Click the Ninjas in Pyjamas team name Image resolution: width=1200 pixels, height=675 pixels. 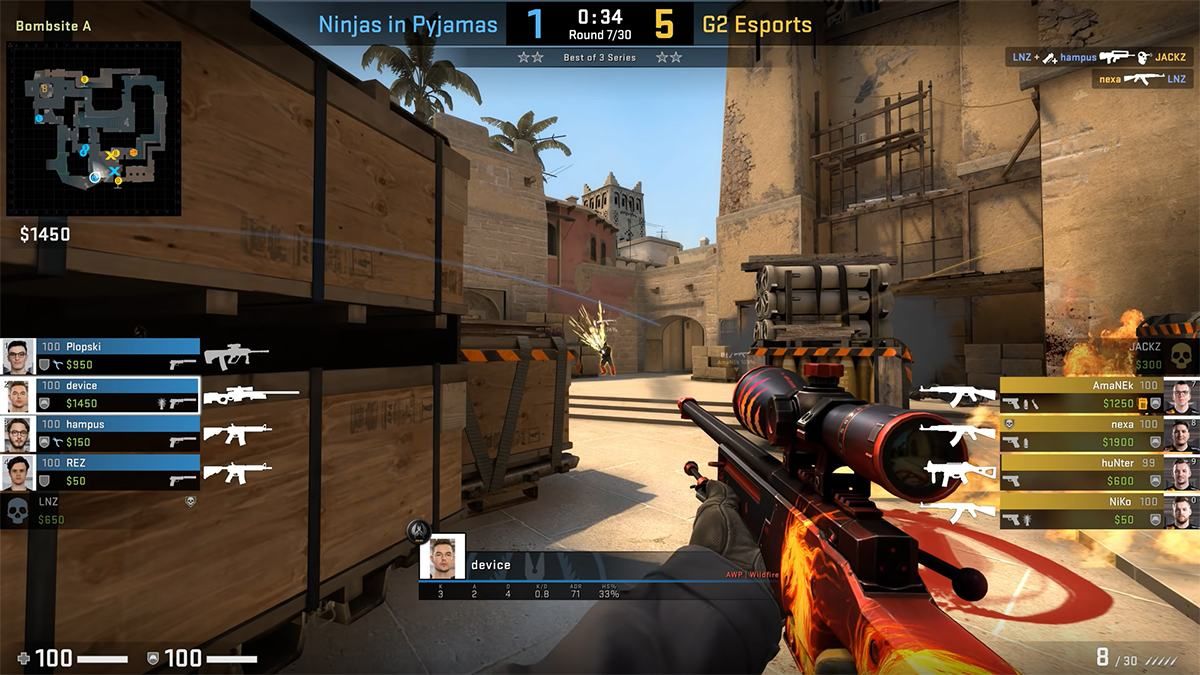pos(408,25)
